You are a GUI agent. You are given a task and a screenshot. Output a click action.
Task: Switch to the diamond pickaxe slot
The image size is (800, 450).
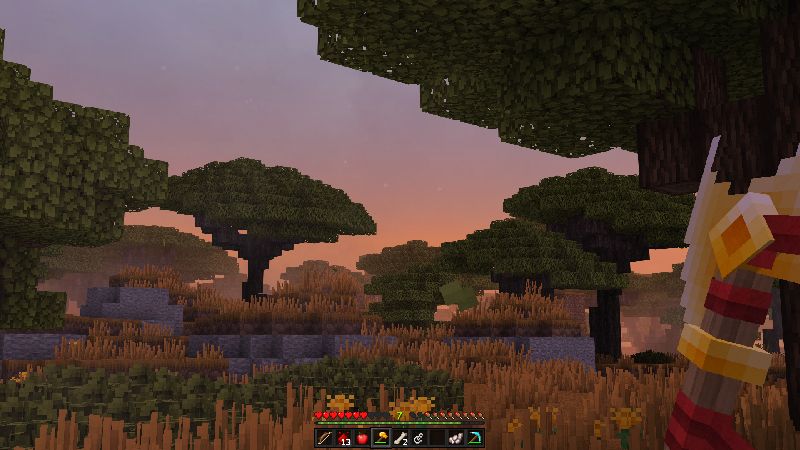click(x=474, y=438)
